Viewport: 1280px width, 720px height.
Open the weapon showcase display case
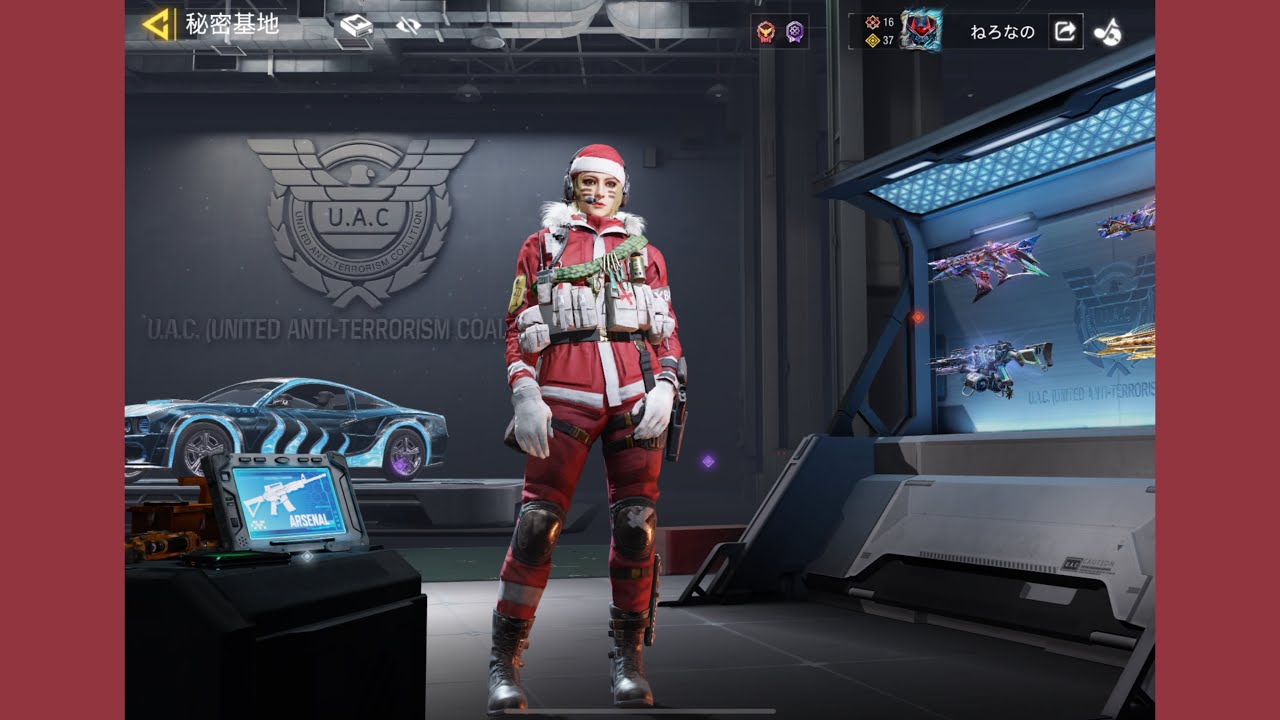[1040, 320]
